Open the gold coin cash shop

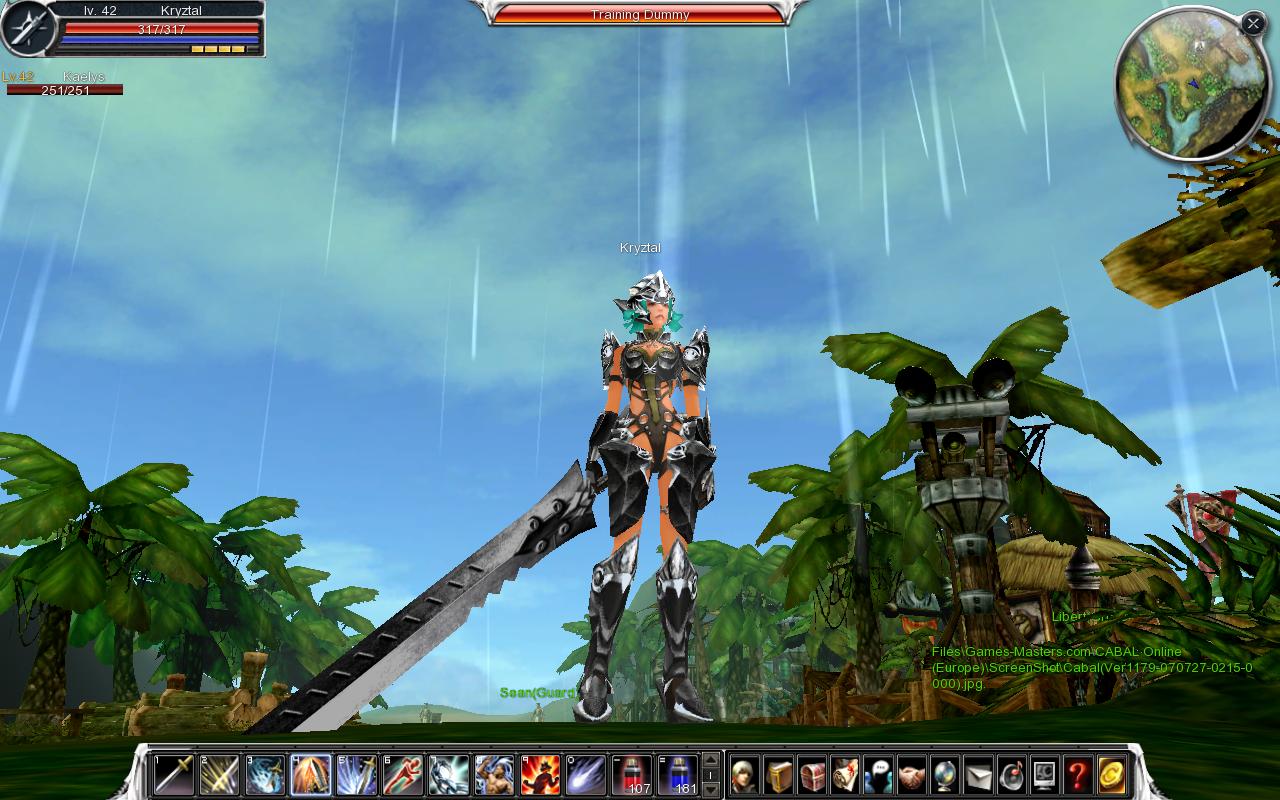(1111, 775)
